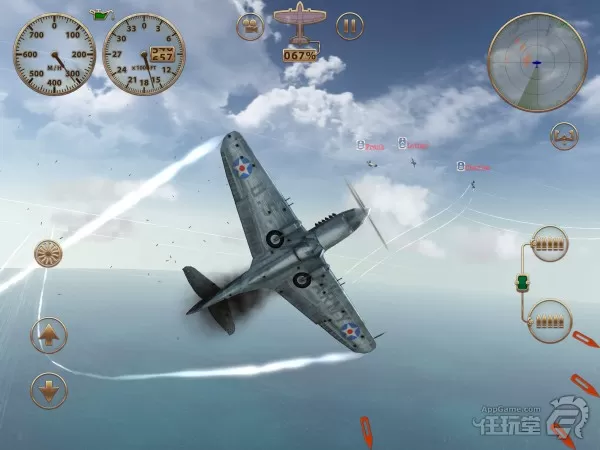Tap the up arrow button
Image resolution: width=600 pixels, height=450 pixels.
click(49, 334)
